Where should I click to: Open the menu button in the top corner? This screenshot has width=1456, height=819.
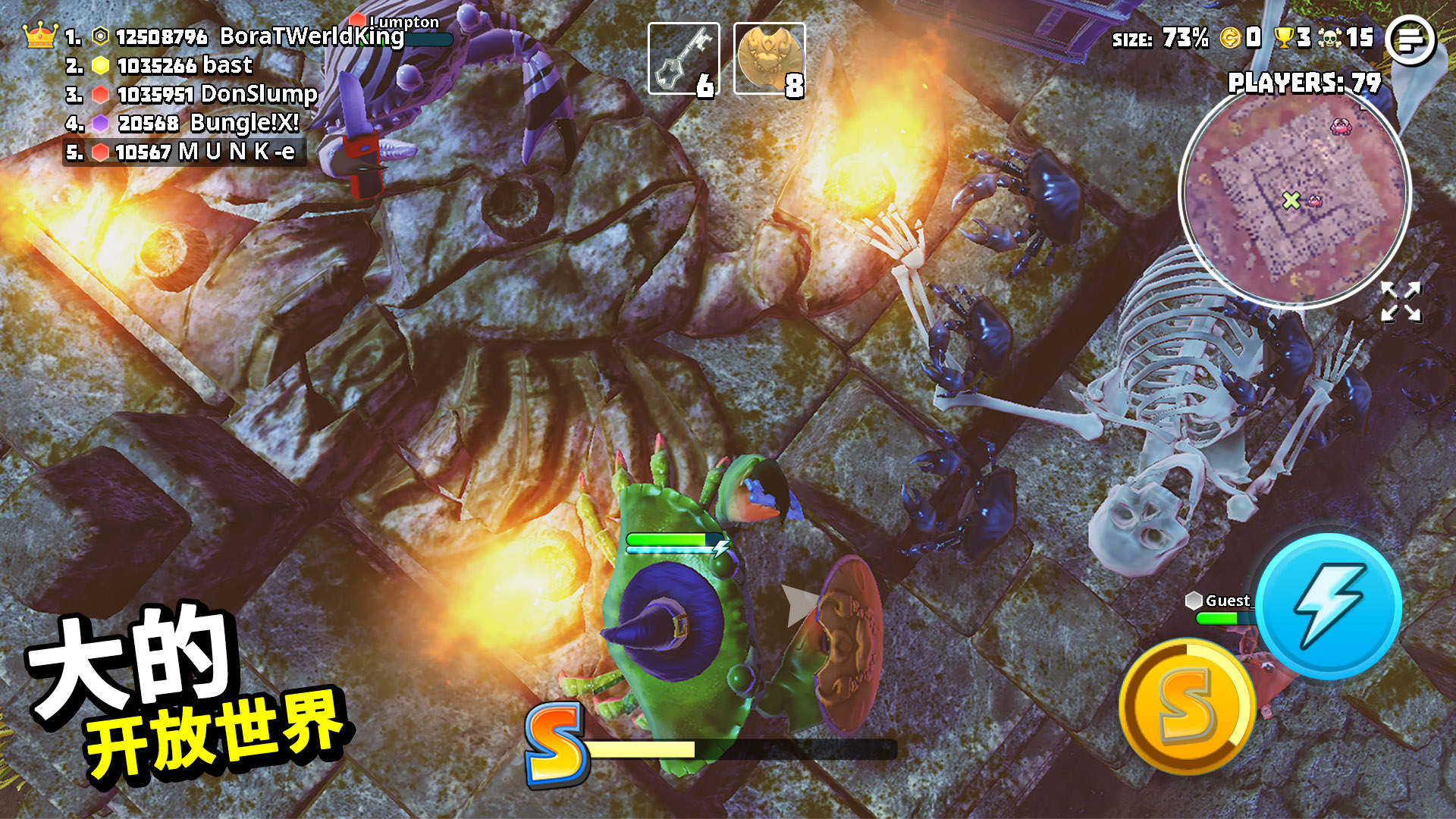[x=1410, y=39]
